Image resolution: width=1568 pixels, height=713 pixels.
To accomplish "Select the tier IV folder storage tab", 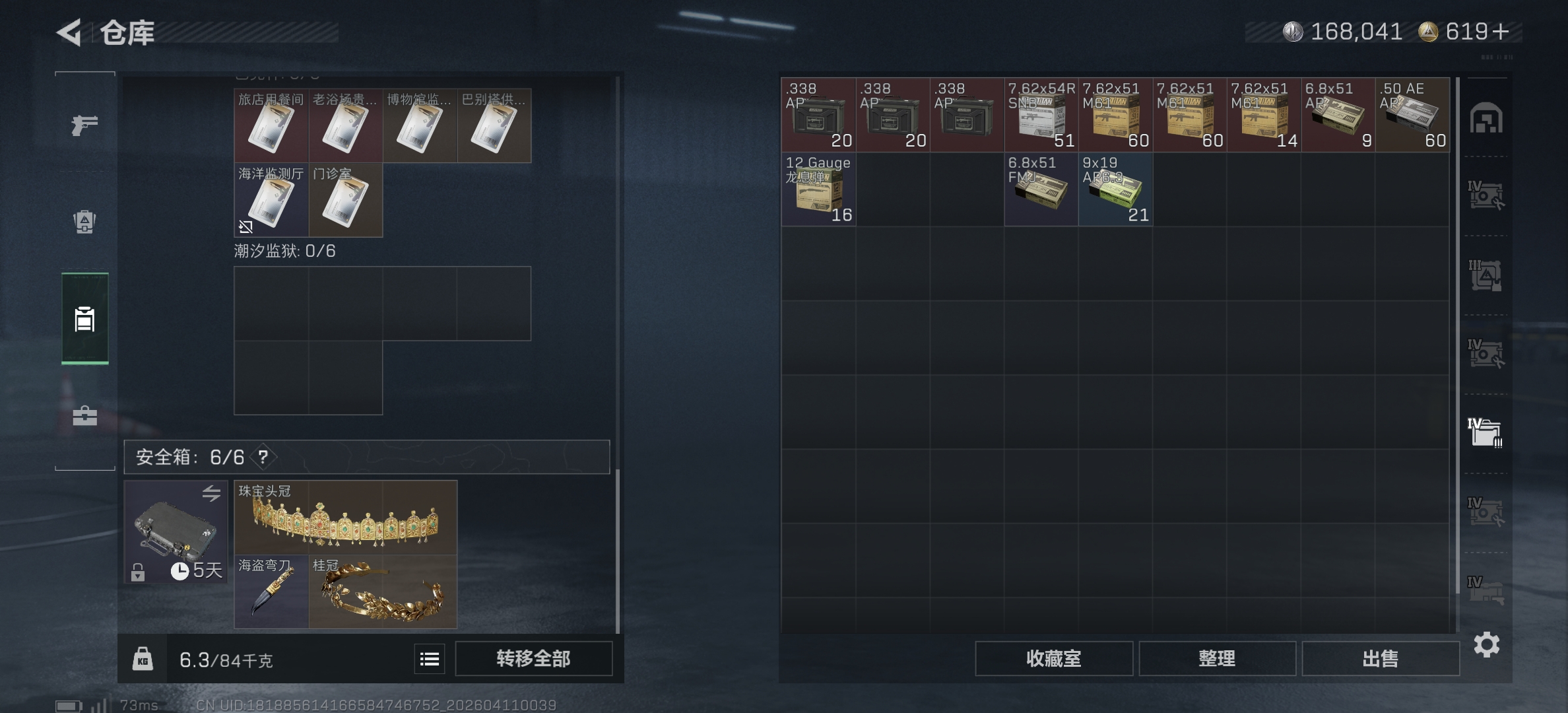I will (x=1485, y=432).
